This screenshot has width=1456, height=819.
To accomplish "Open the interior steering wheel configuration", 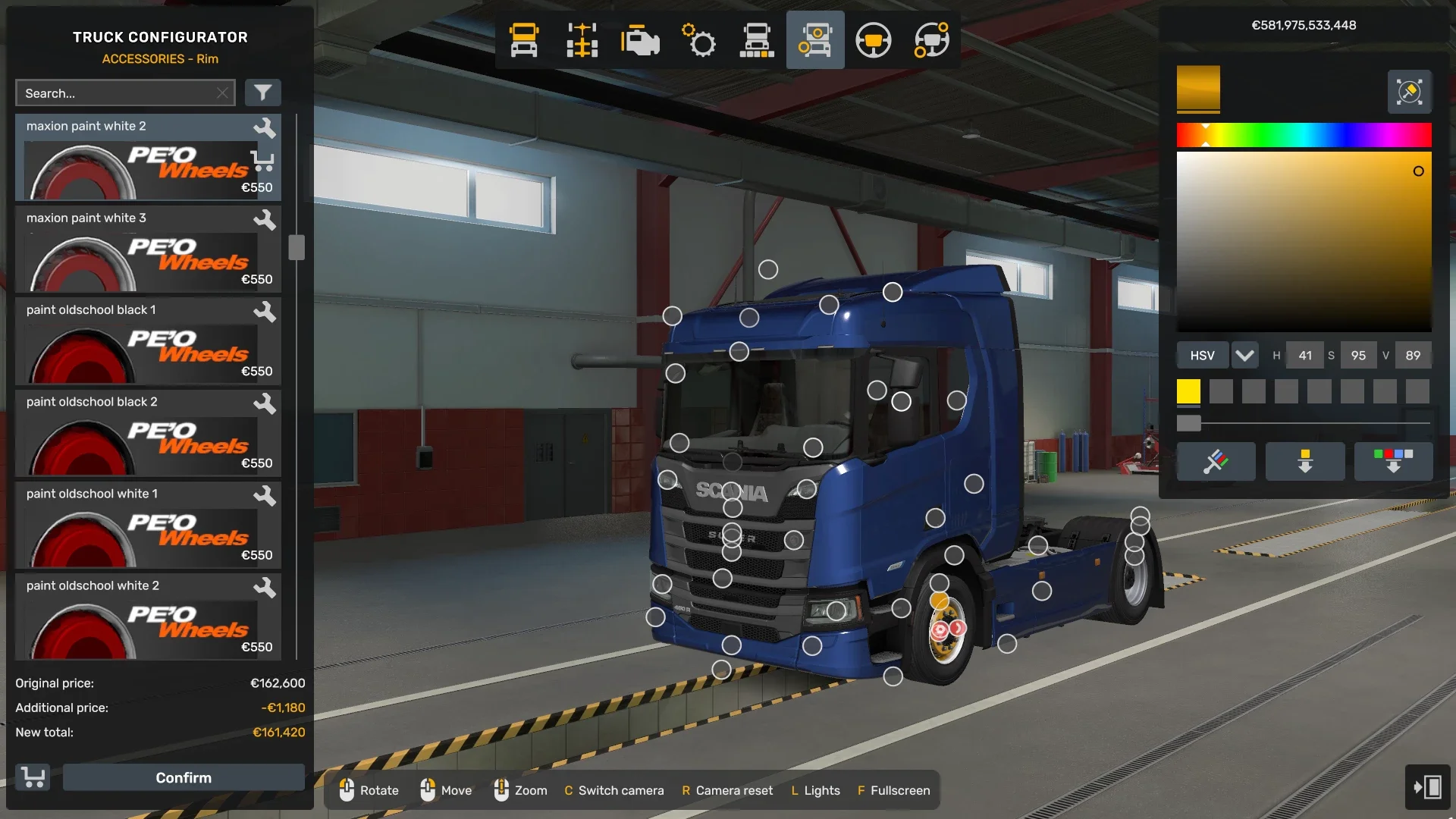I will (x=874, y=40).
